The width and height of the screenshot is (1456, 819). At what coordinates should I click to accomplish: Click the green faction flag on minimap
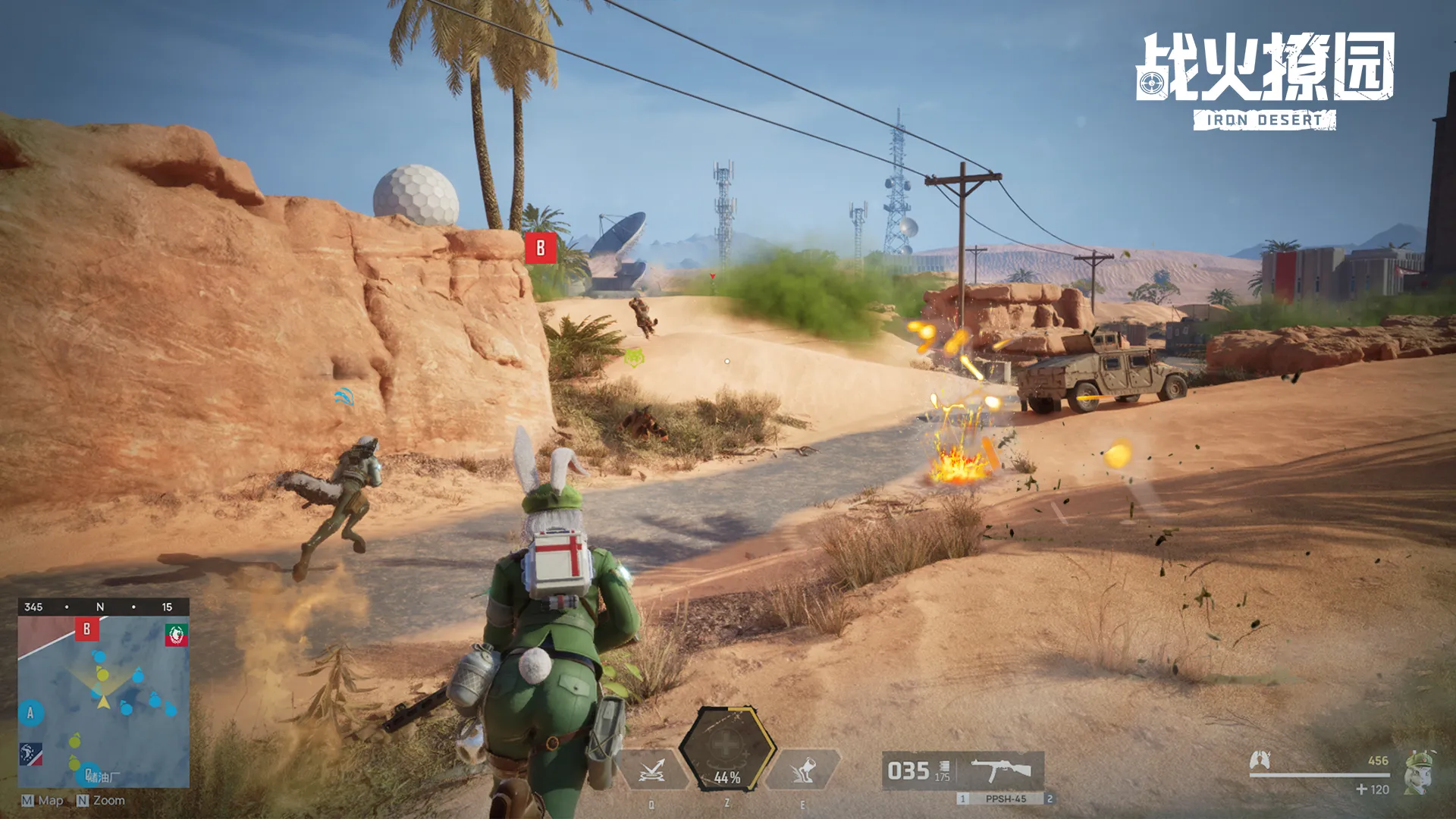point(177,635)
